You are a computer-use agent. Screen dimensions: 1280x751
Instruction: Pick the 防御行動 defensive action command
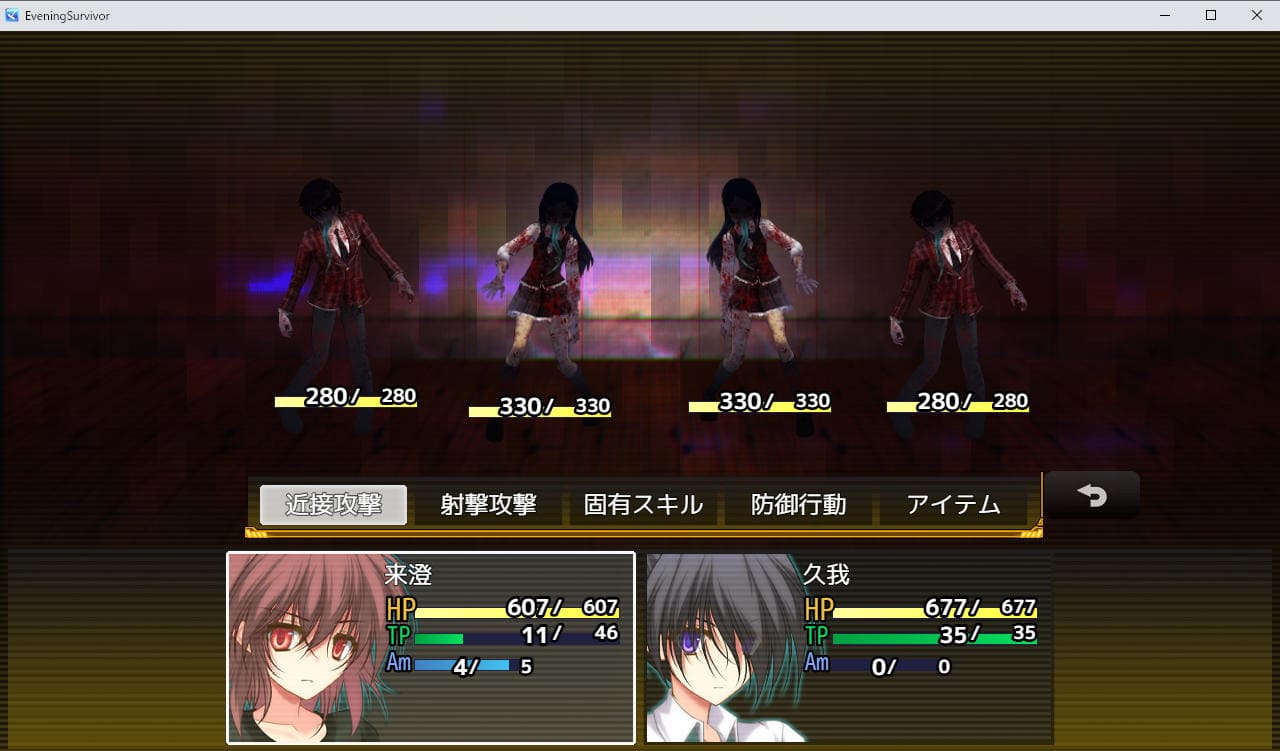point(798,505)
